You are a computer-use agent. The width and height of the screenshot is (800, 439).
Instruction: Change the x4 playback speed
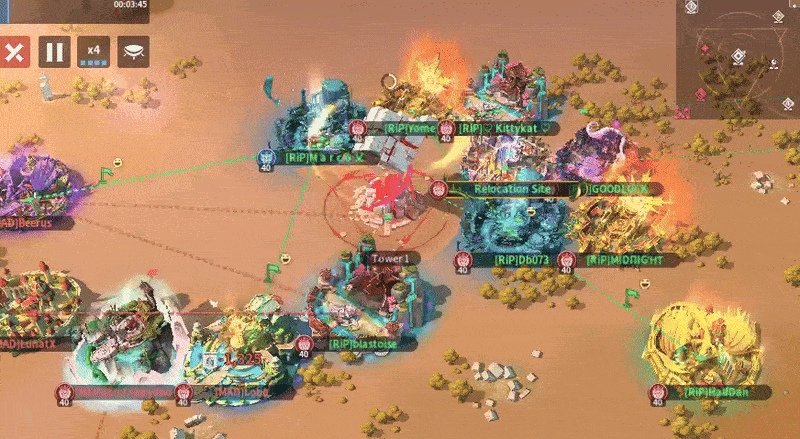click(94, 51)
